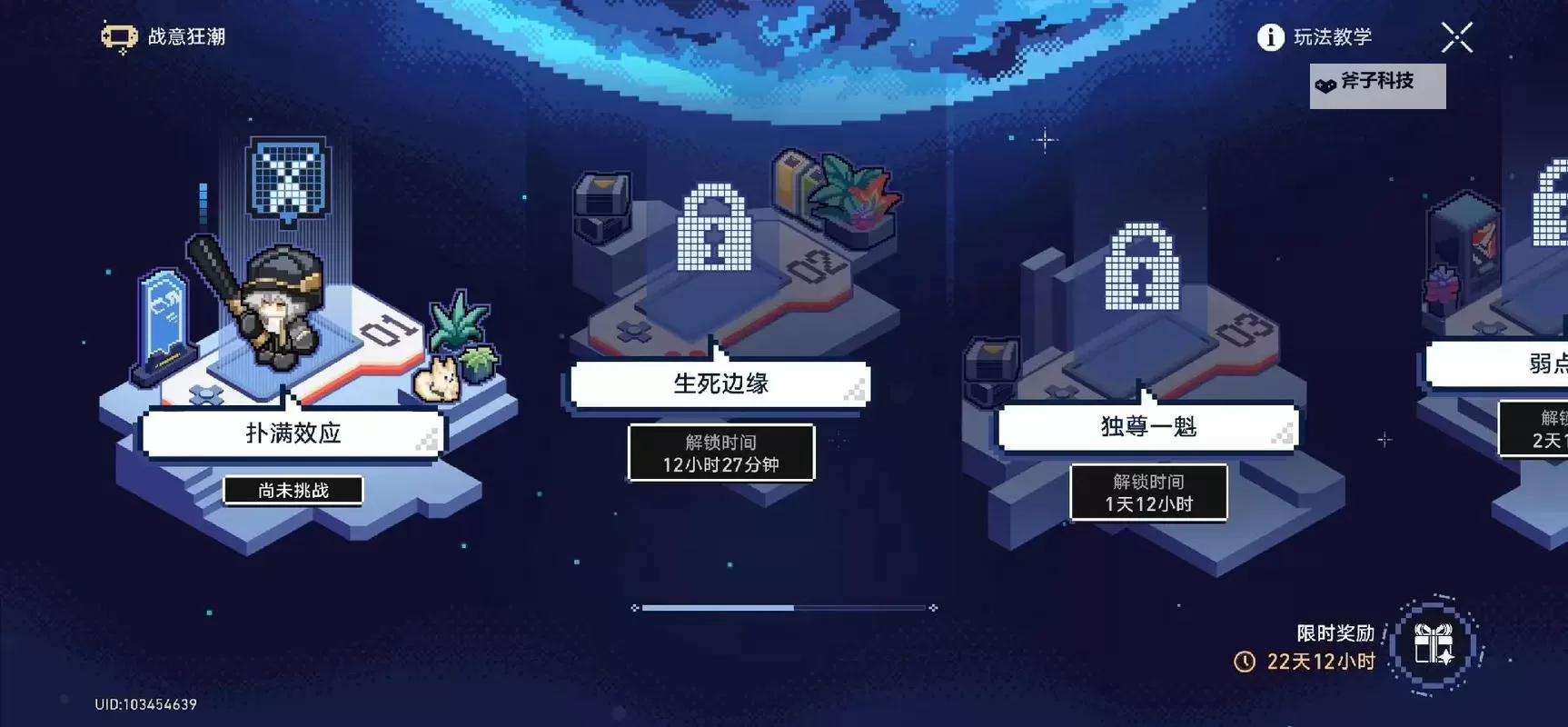
Task: Click the stage progress bar at bottom center
Action: click(x=781, y=608)
